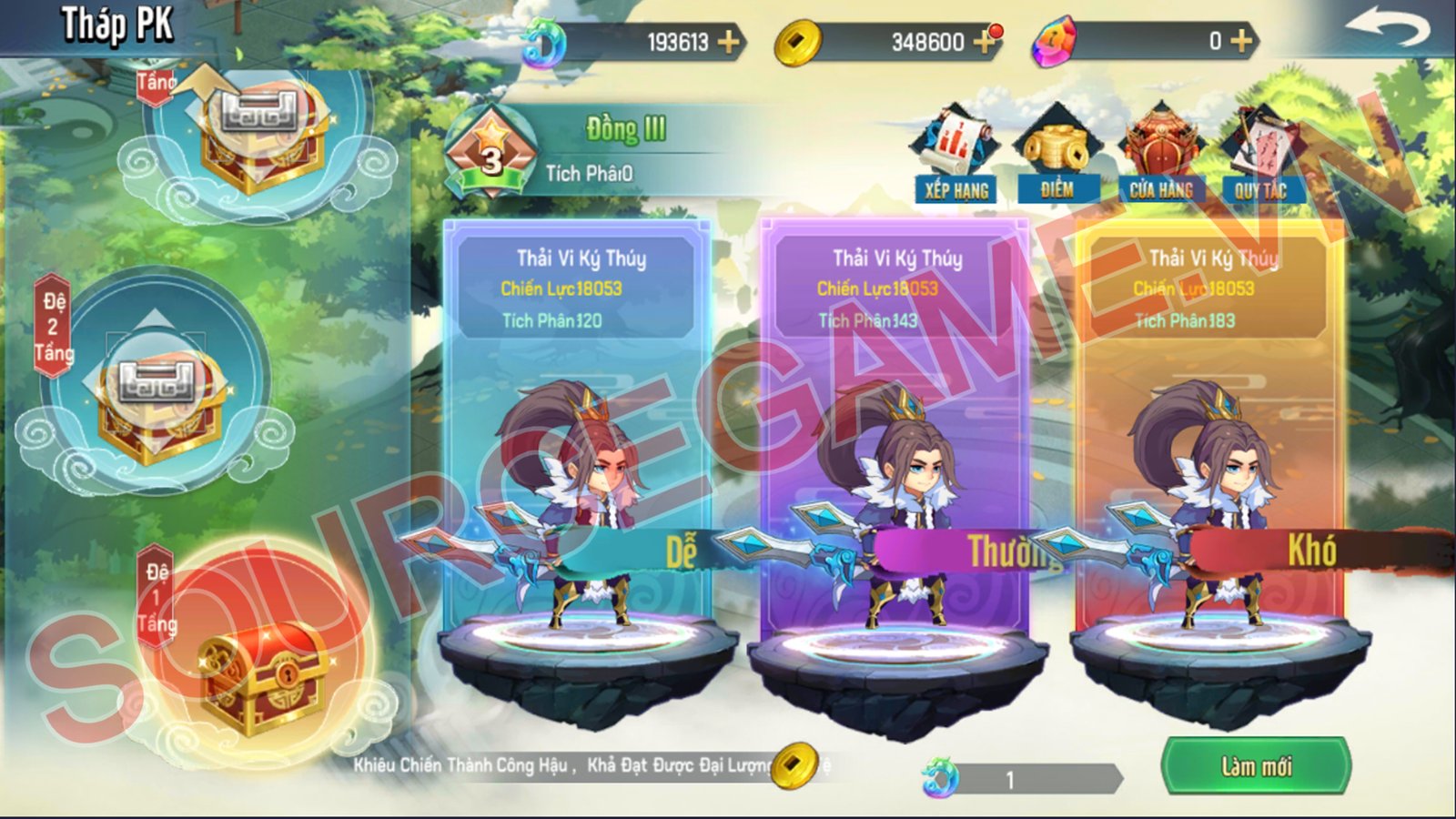Add more dragon jade currency with plus
This screenshot has height=819, width=1456.
pos(728,42)
